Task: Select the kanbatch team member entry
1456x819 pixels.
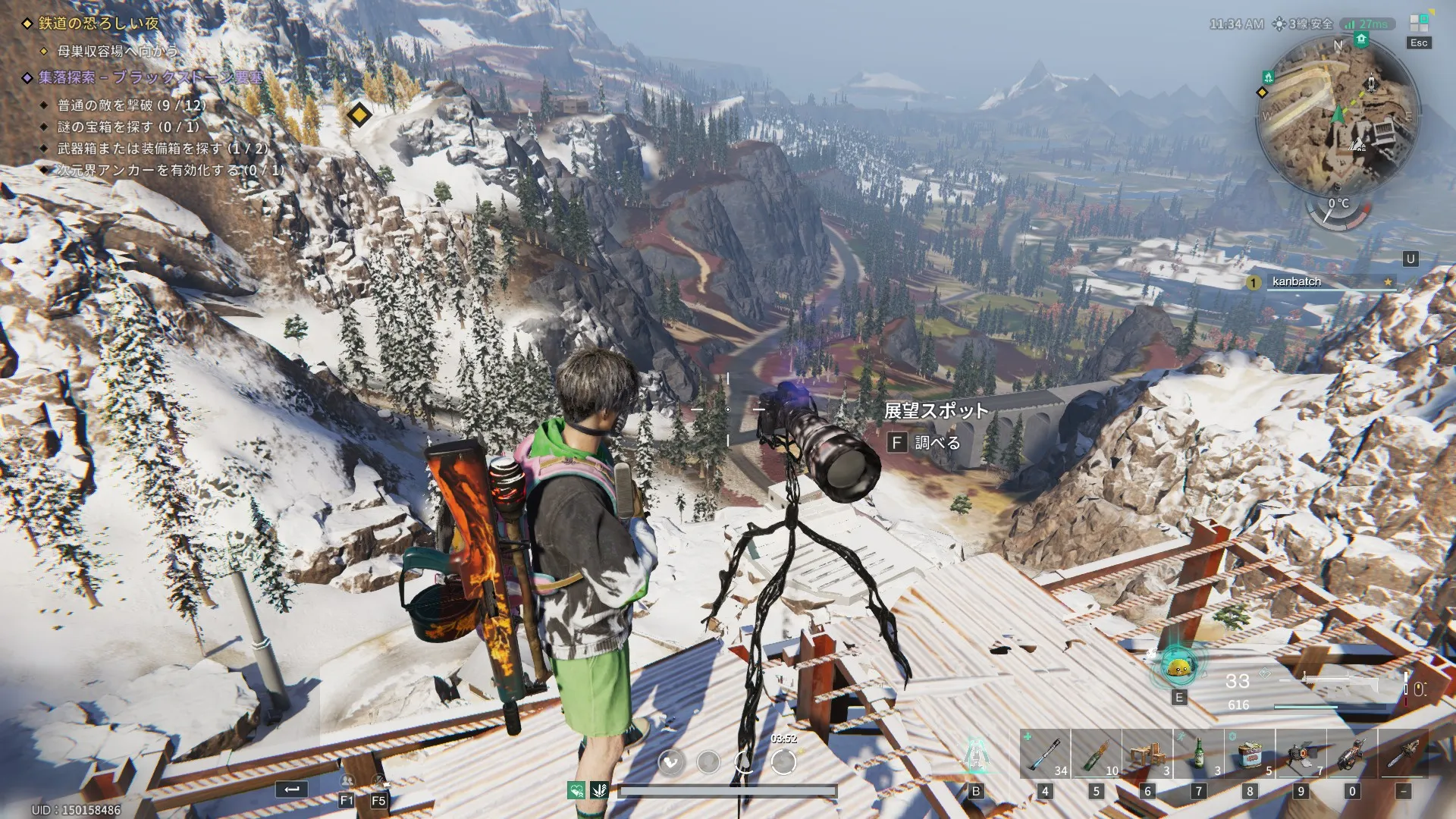Action: 1321,282
